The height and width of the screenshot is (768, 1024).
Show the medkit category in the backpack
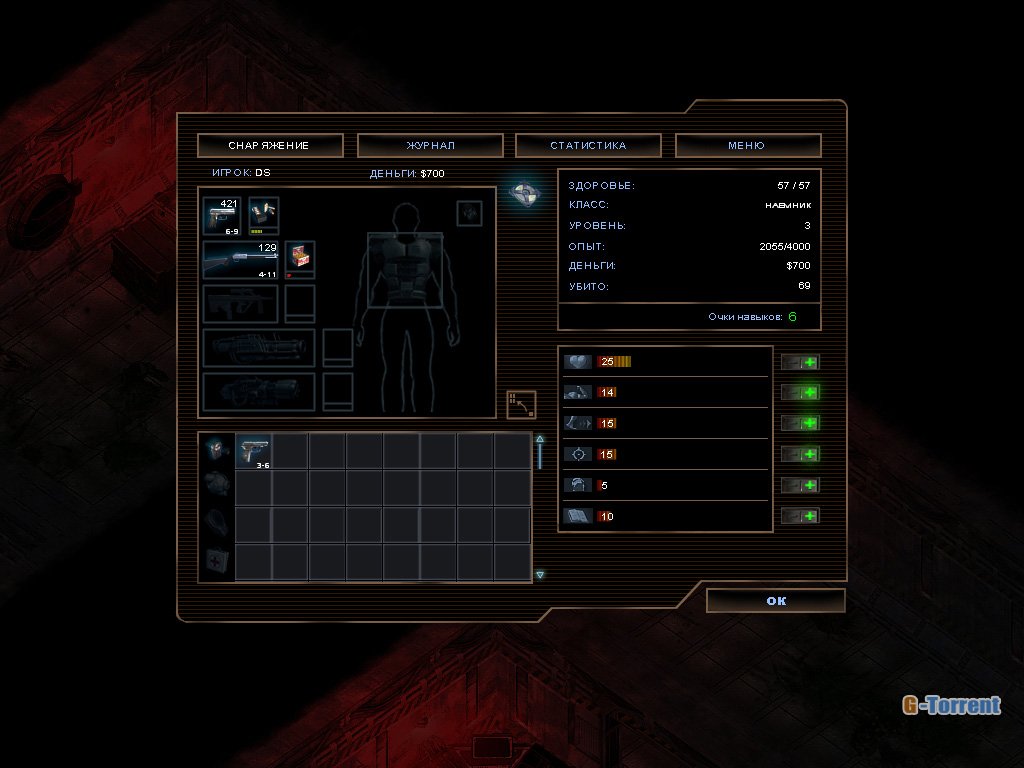(216, 561)
